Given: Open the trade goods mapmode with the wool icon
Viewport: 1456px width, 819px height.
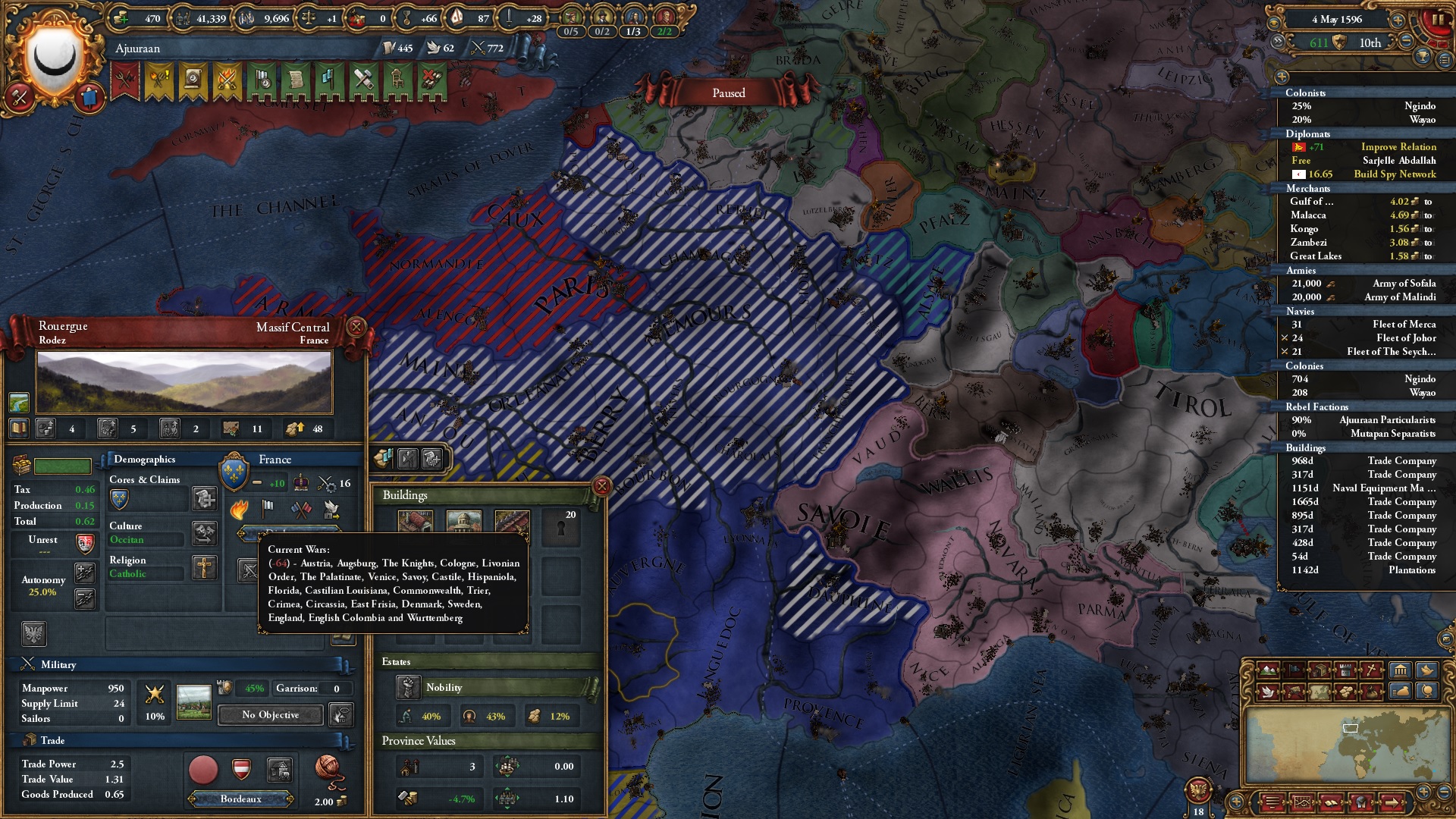Looking at the screenshot, I should [1346, 692].
